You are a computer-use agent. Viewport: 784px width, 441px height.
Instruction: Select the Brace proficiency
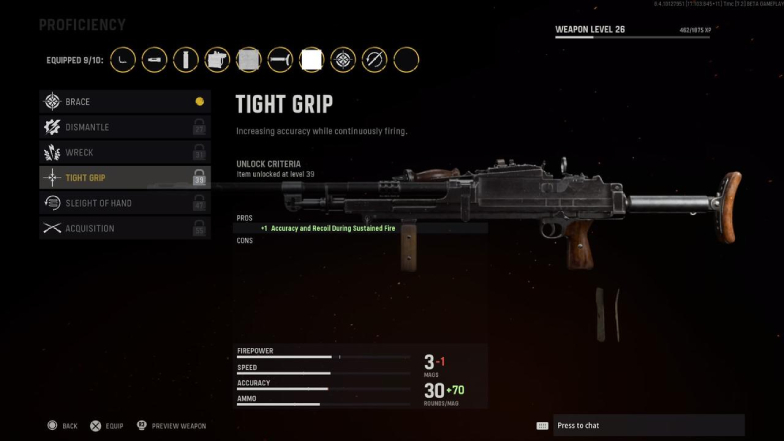coord(124,102)
